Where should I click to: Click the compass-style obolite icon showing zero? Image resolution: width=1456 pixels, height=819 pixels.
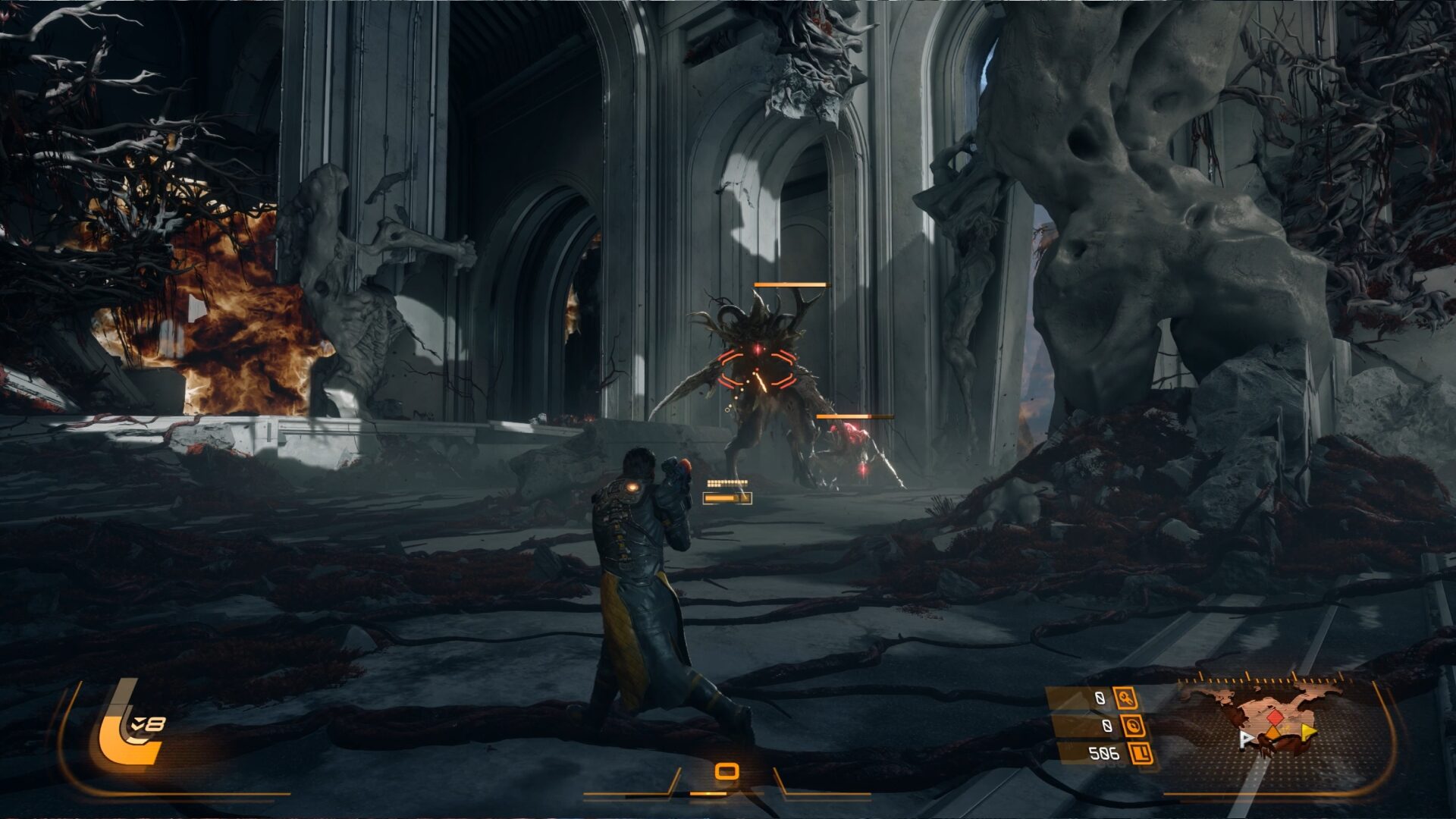point(1135,724)
